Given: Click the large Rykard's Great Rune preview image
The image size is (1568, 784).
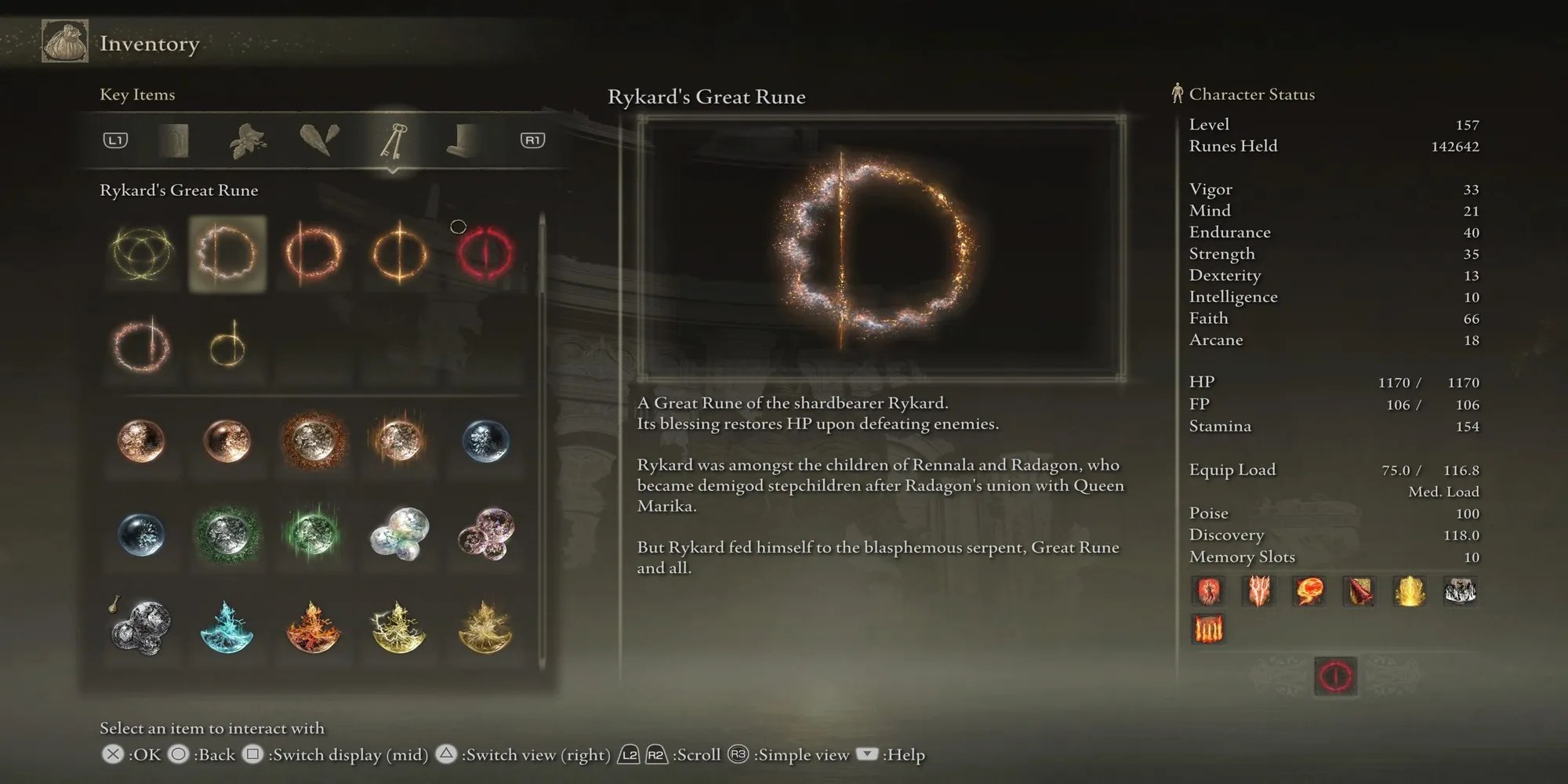Looking at the screenshot, I should tap(881, 249).
